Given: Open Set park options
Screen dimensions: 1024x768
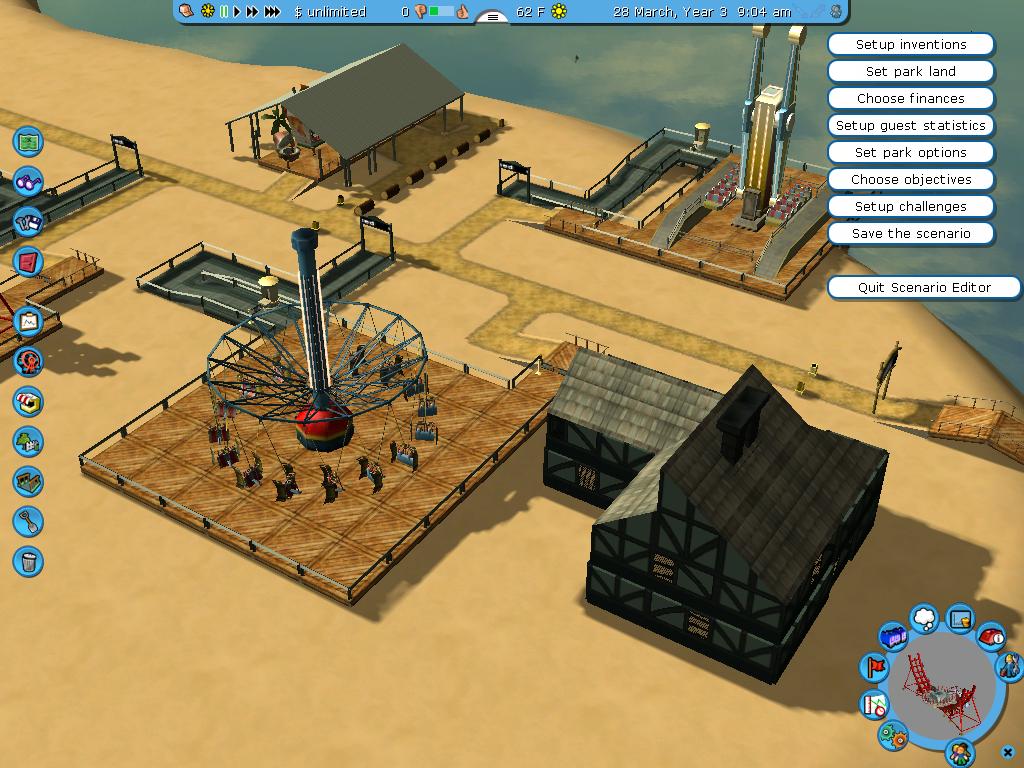Looking at the screenshot, I should (x=911, y=153).
